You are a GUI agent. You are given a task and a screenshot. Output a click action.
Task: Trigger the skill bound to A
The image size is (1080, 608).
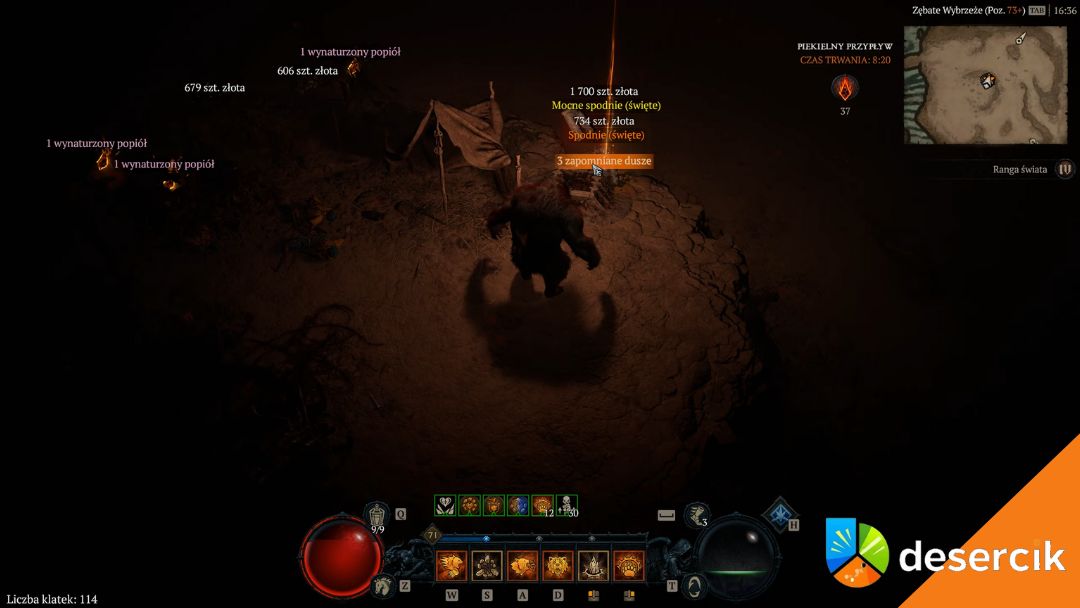pyautogui.click(x=522, y=567)
